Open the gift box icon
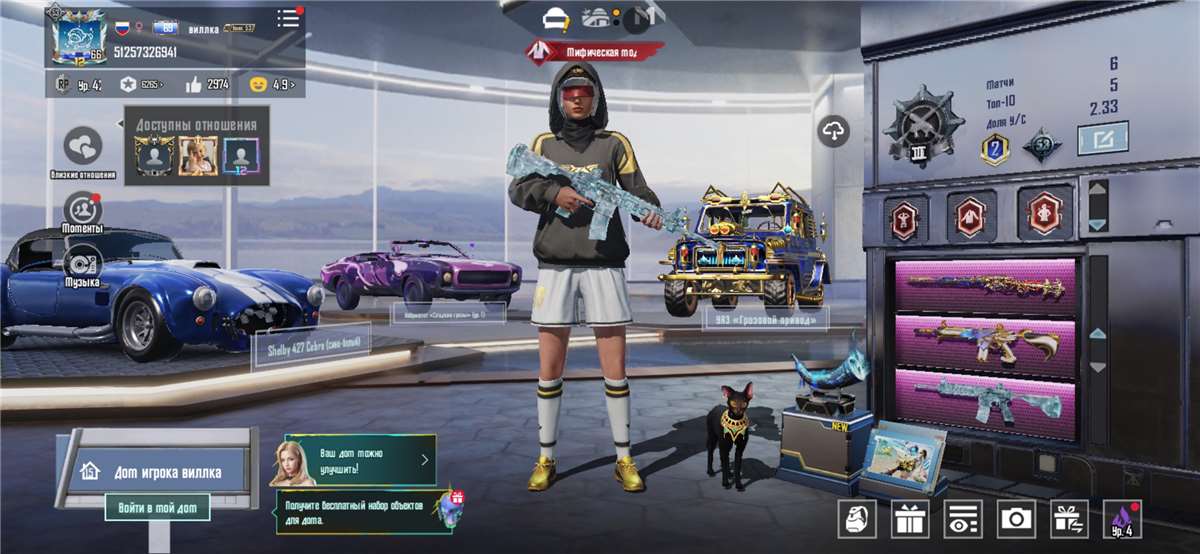Image resolution: width=1200 pixels, height=554 pixels. 910,518
